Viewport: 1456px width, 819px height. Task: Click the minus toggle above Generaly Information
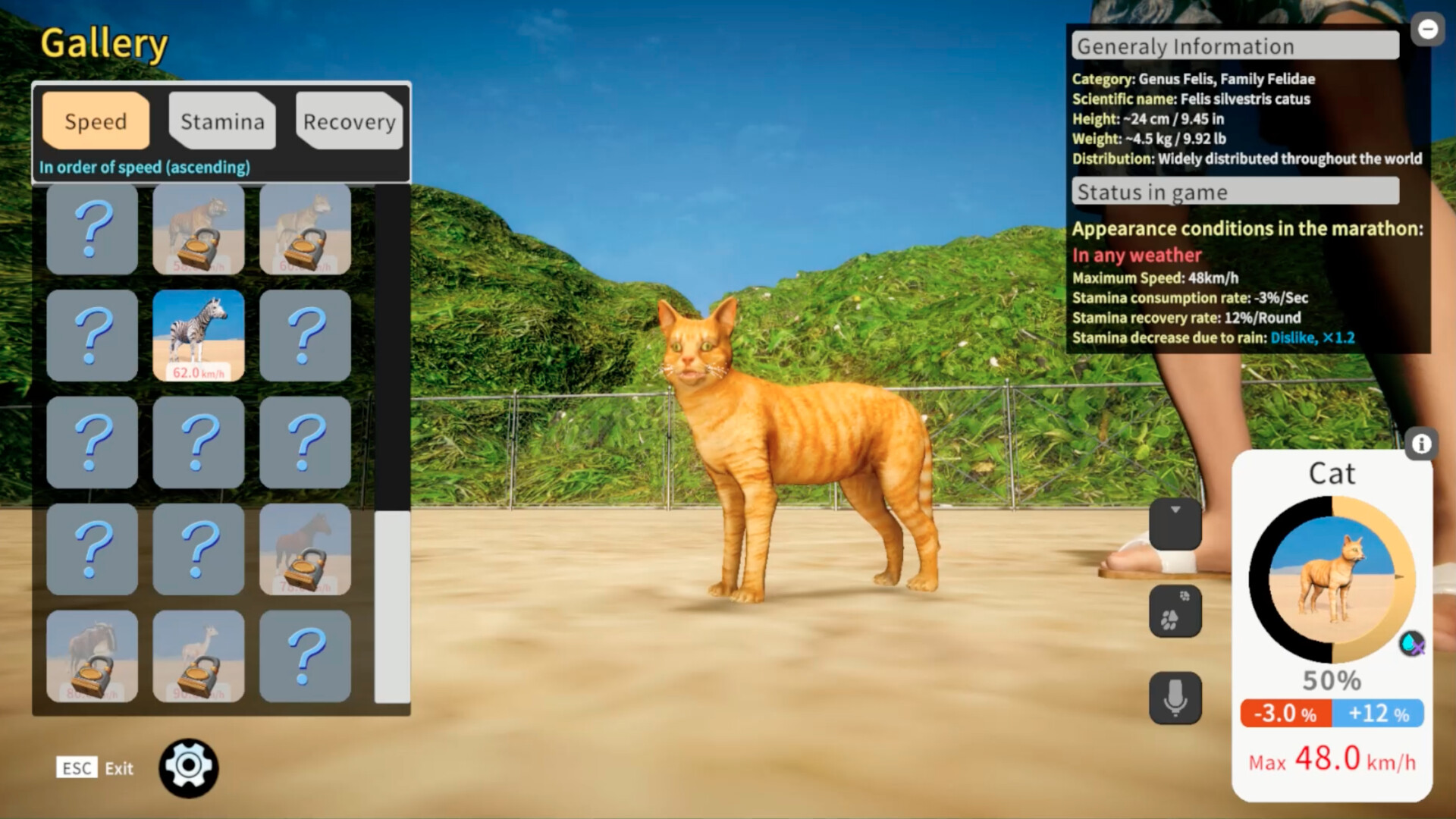point(1427,30)
